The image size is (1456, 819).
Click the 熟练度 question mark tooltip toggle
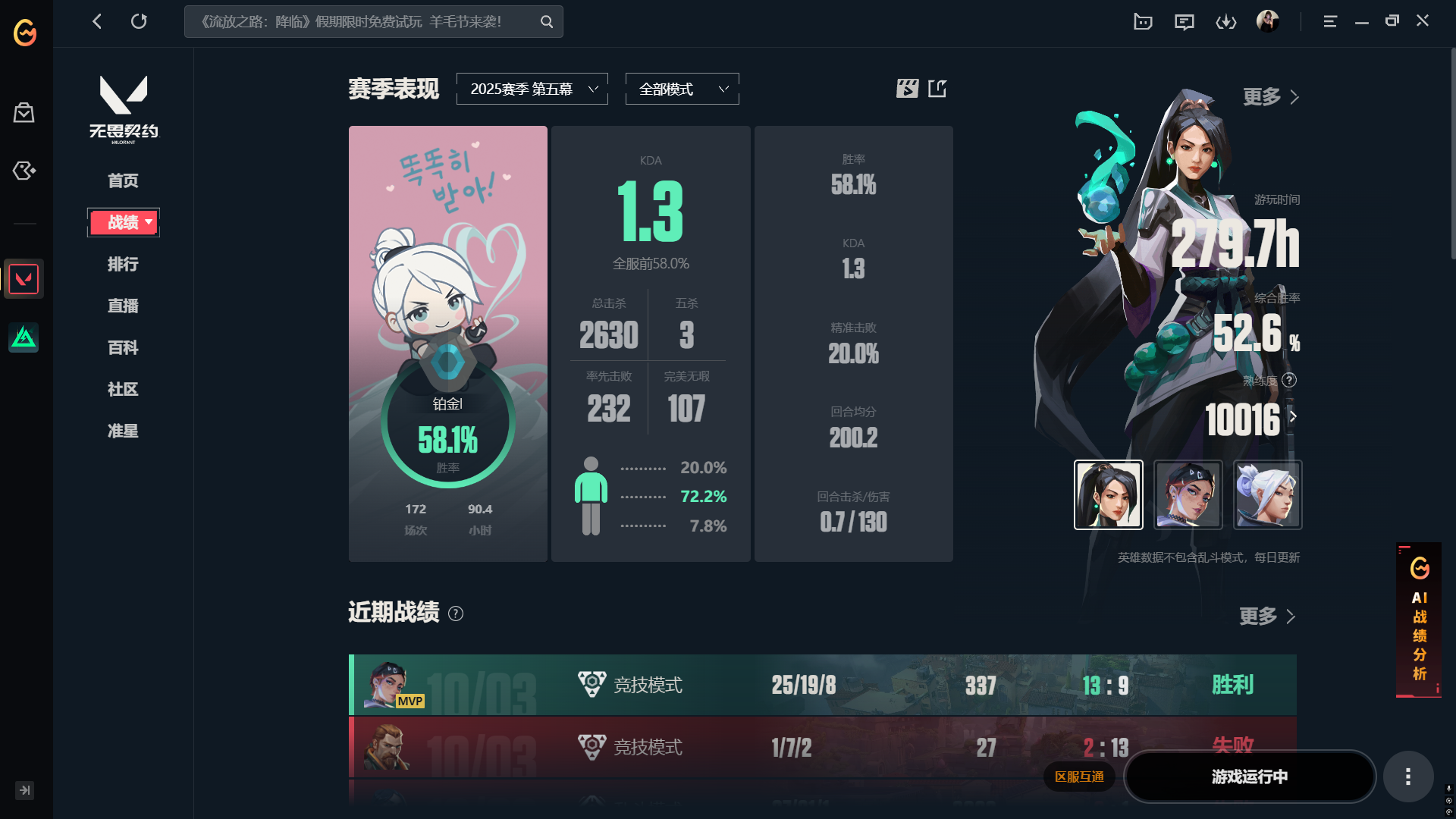coord(1291,381)
